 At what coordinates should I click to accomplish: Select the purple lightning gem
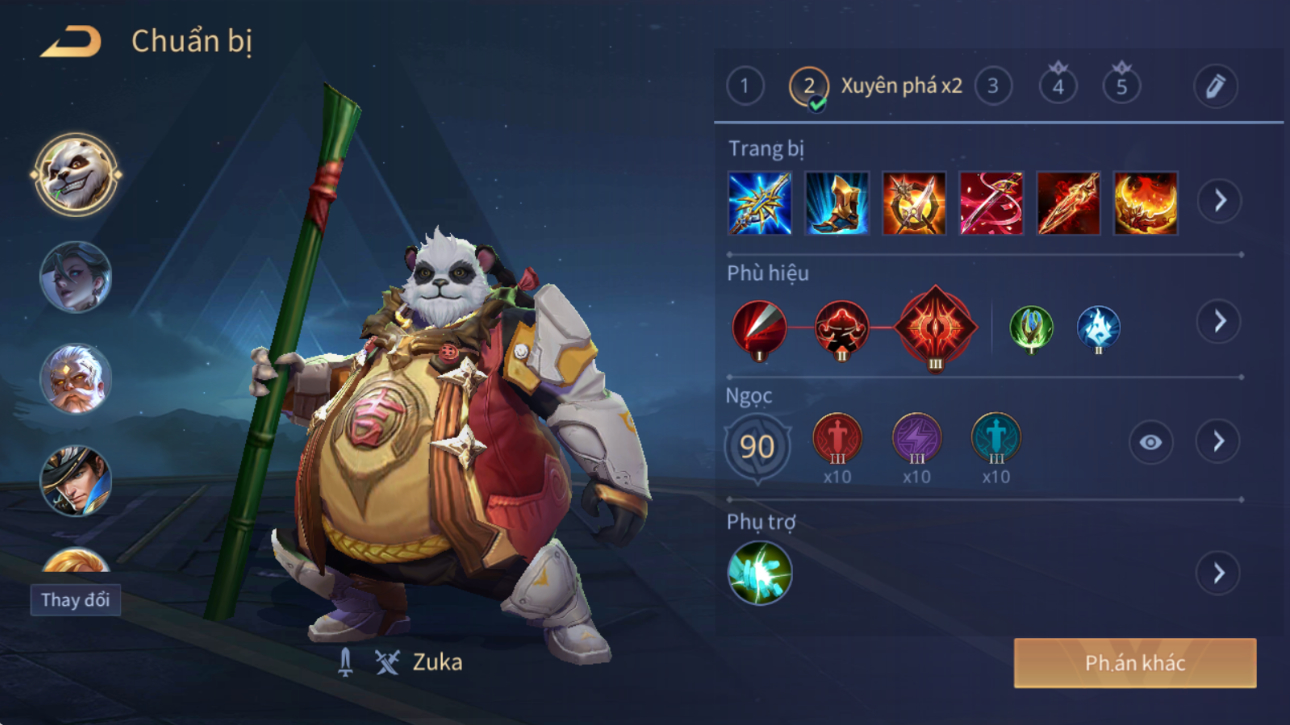[x=916, y=439]
